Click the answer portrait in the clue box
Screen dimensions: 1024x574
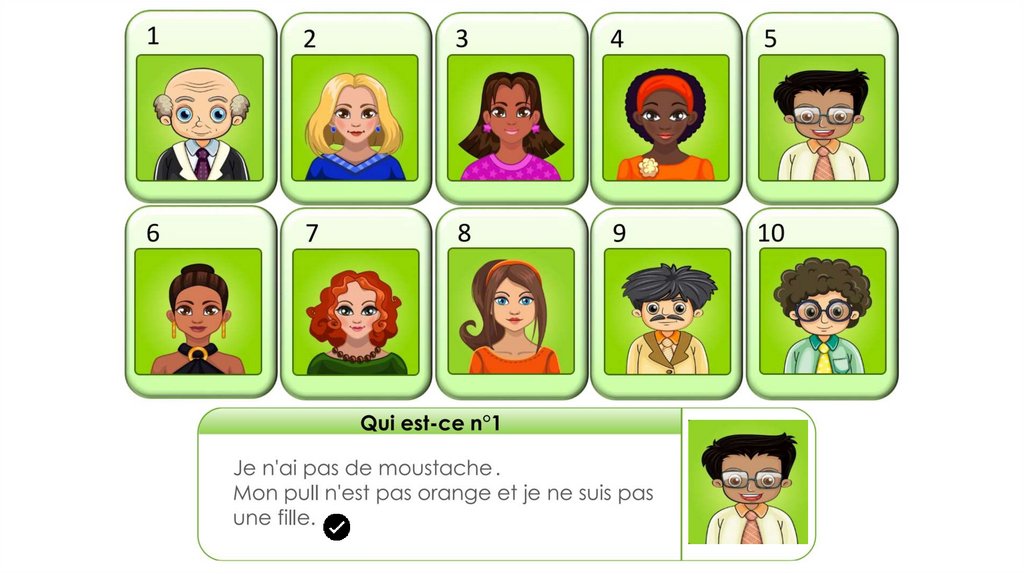coord(748,482)
